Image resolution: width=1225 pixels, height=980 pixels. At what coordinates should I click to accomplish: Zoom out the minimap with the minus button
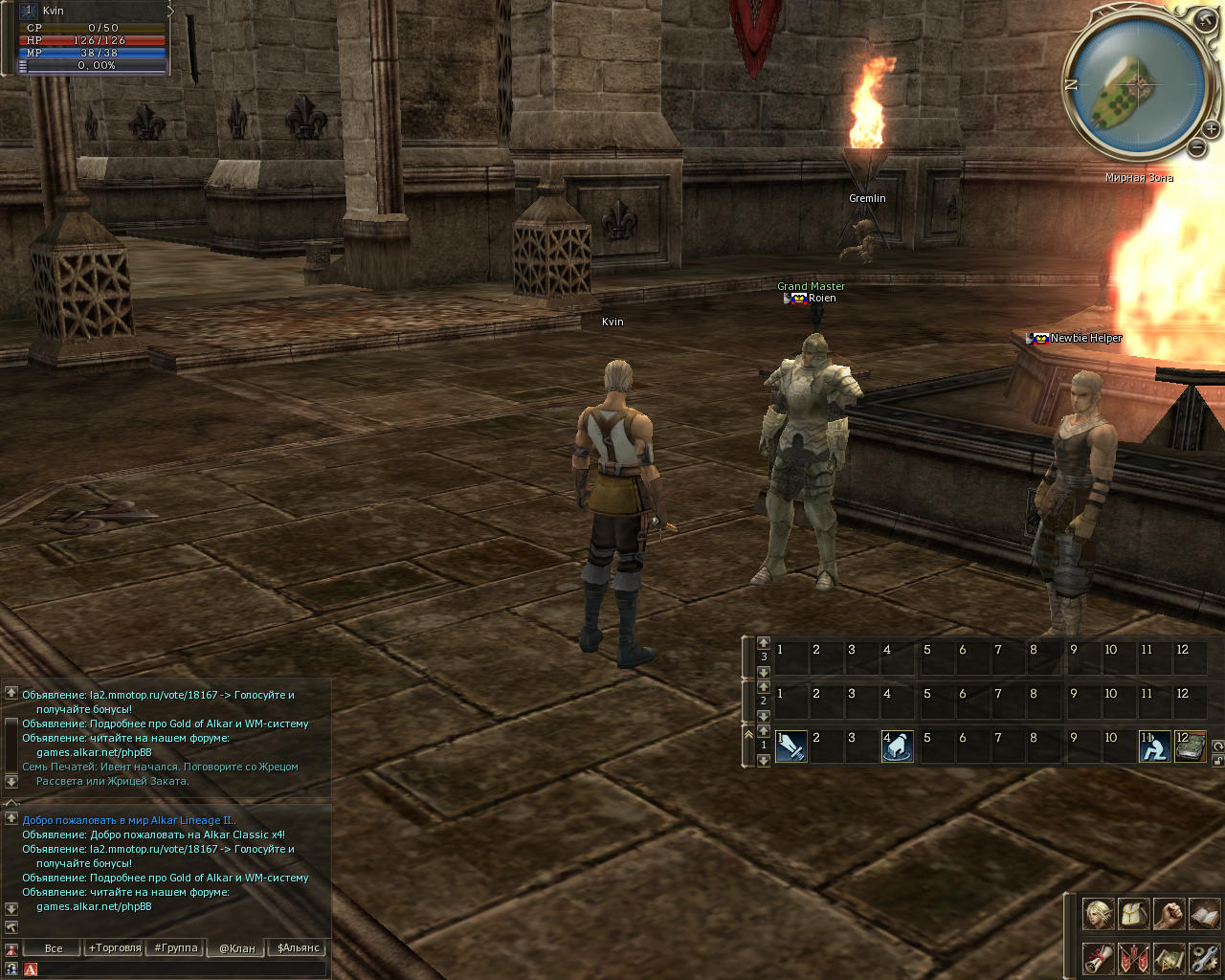[1196, 147]
